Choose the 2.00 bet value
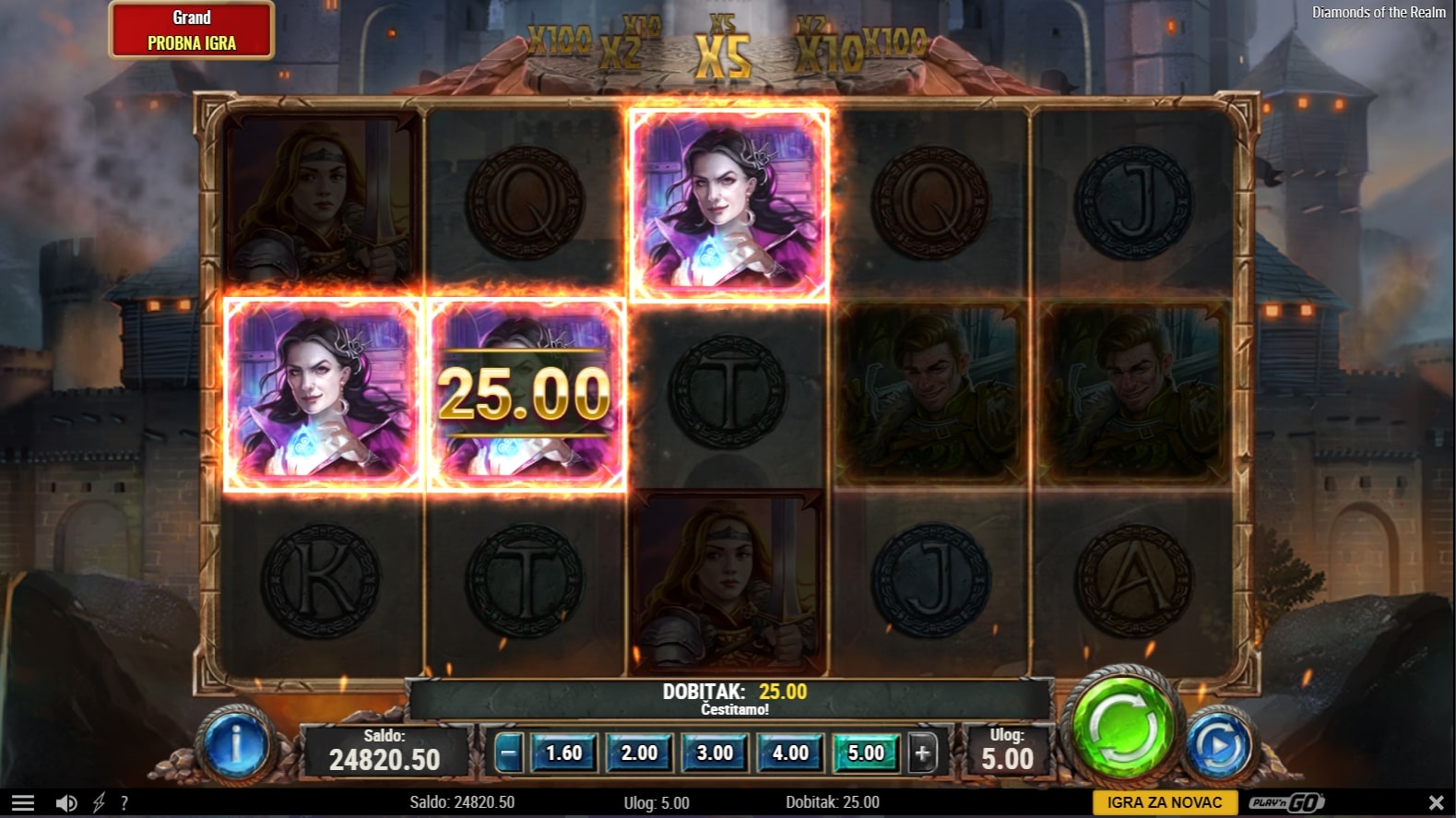The height and width of the screenshot is (818, 1456). (639, 753)
